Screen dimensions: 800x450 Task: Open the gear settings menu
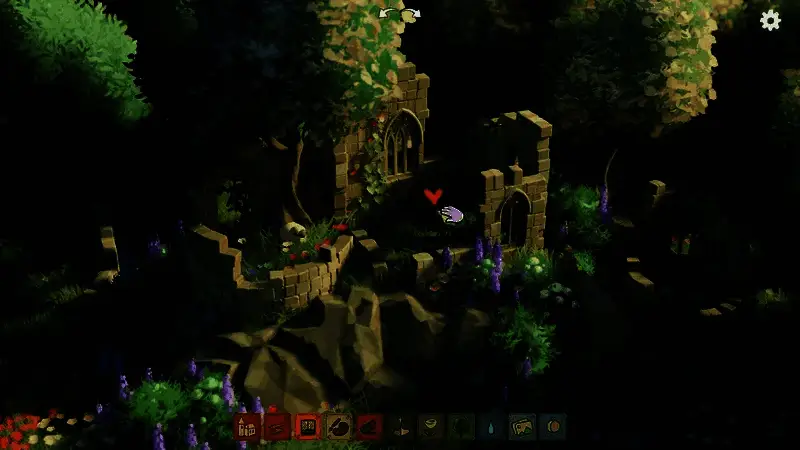770,20
